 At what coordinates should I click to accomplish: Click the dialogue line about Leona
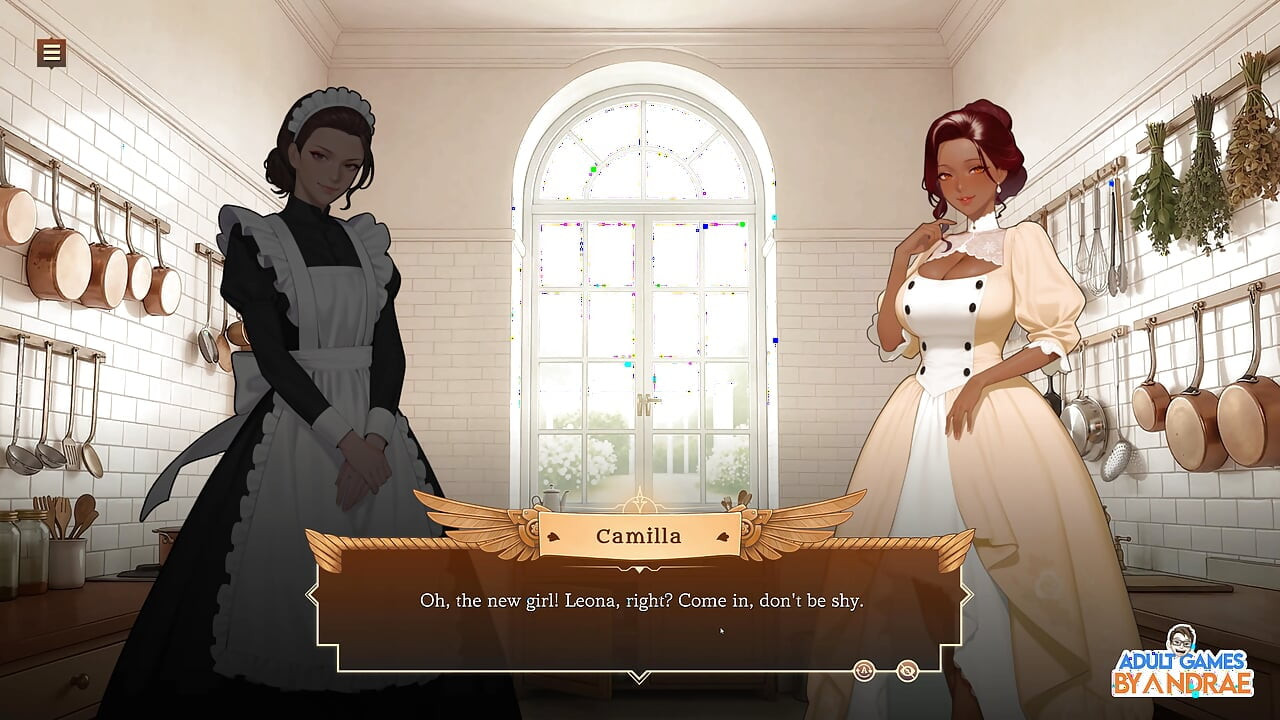tap(640, 601)
